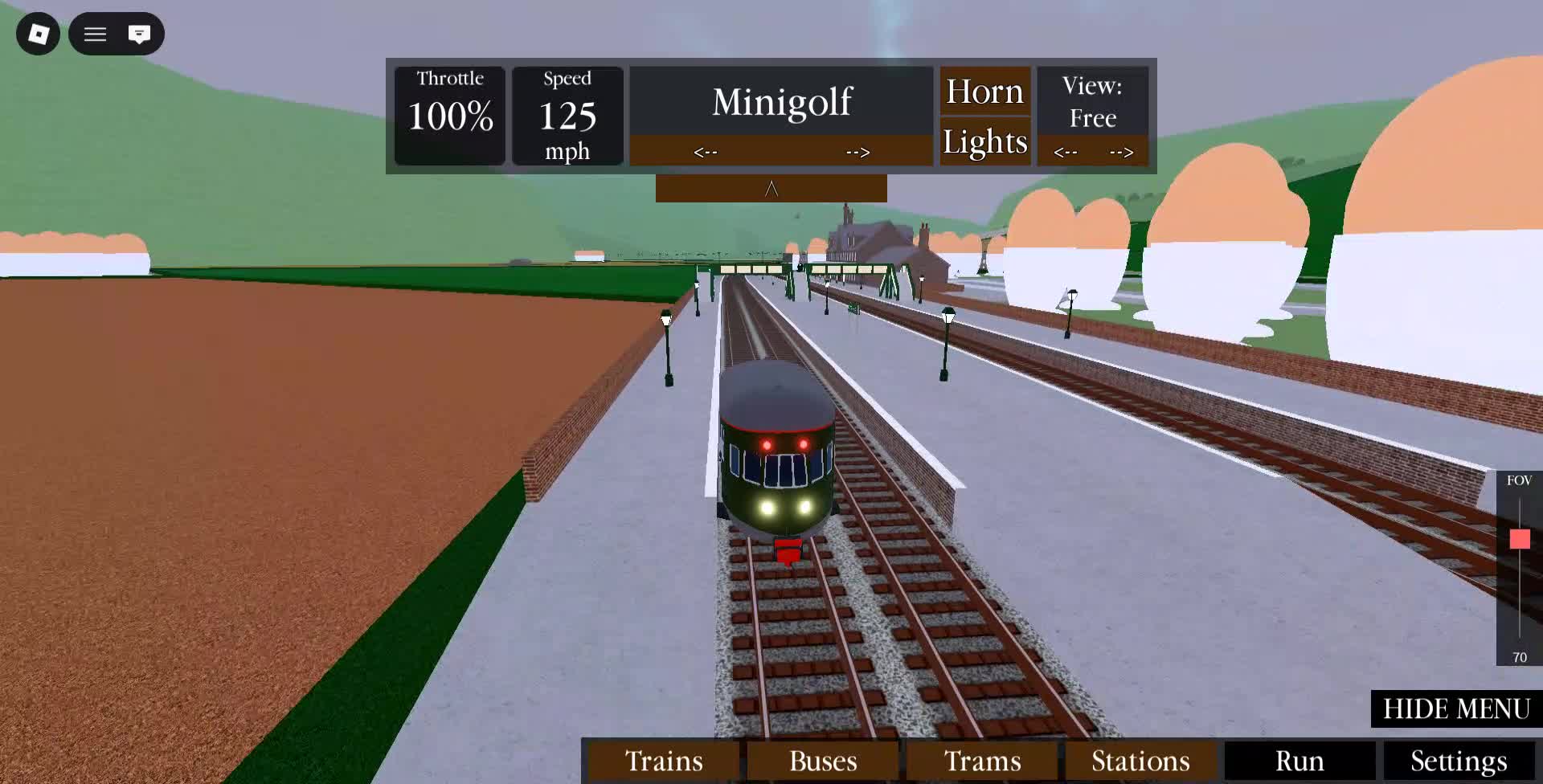
Task: Select the Stations menu entry
Action: pyautogui.click(x=1138, y=760)
